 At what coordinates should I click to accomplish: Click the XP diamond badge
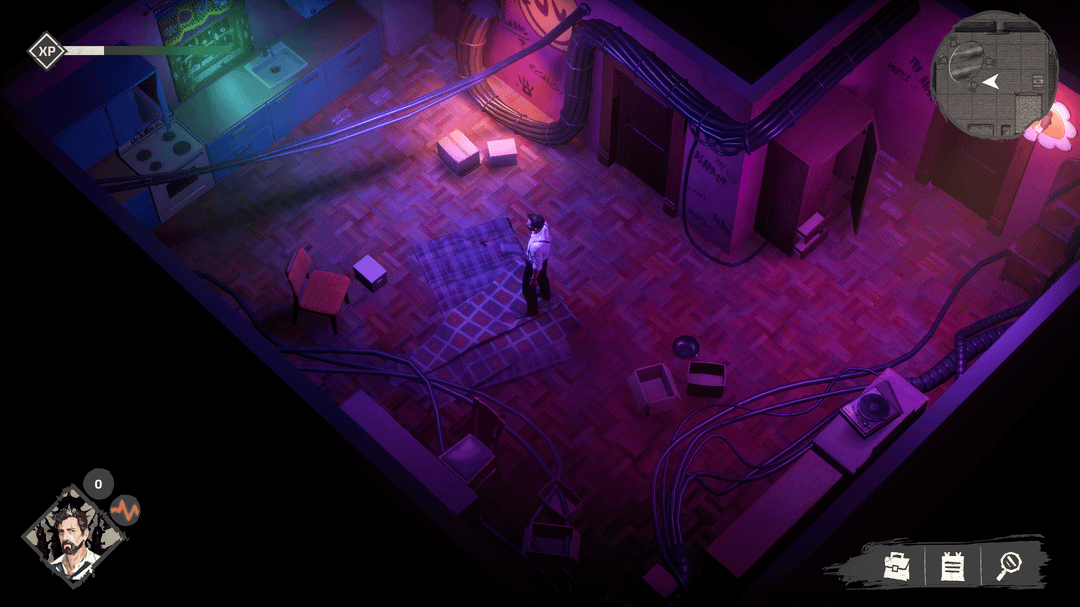point(45,50)
